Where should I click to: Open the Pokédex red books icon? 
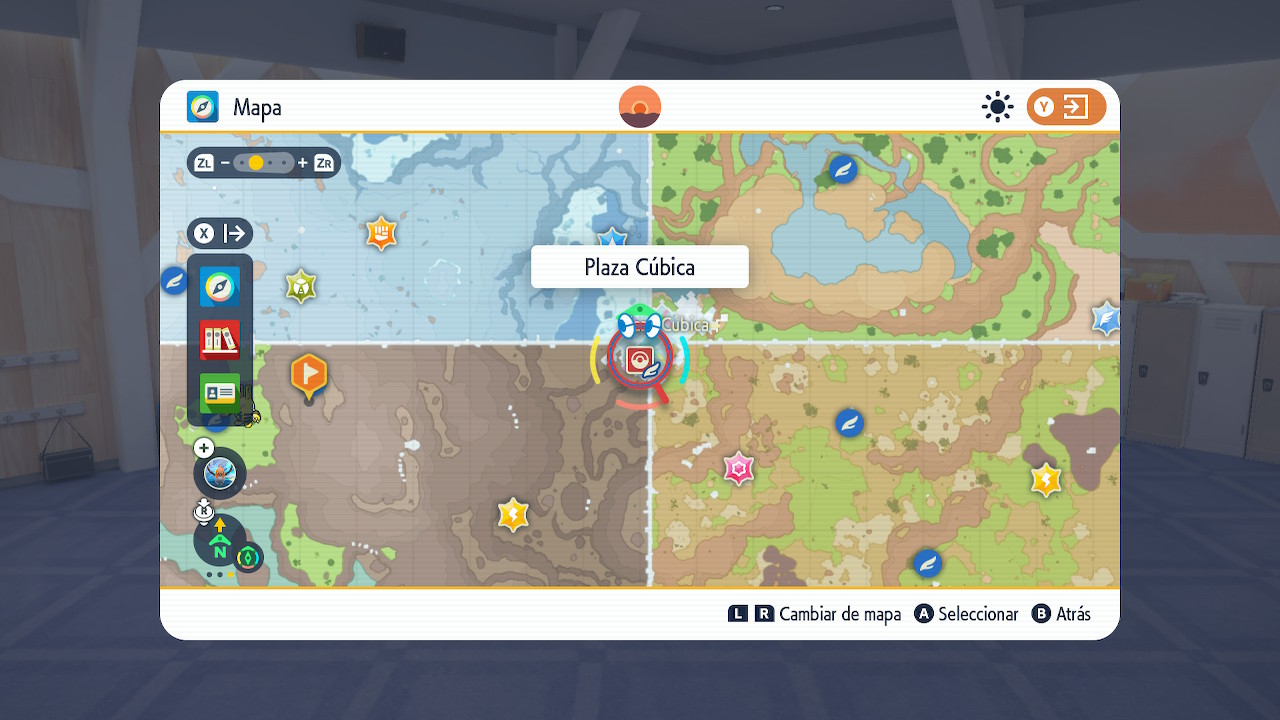coord(219,340)
